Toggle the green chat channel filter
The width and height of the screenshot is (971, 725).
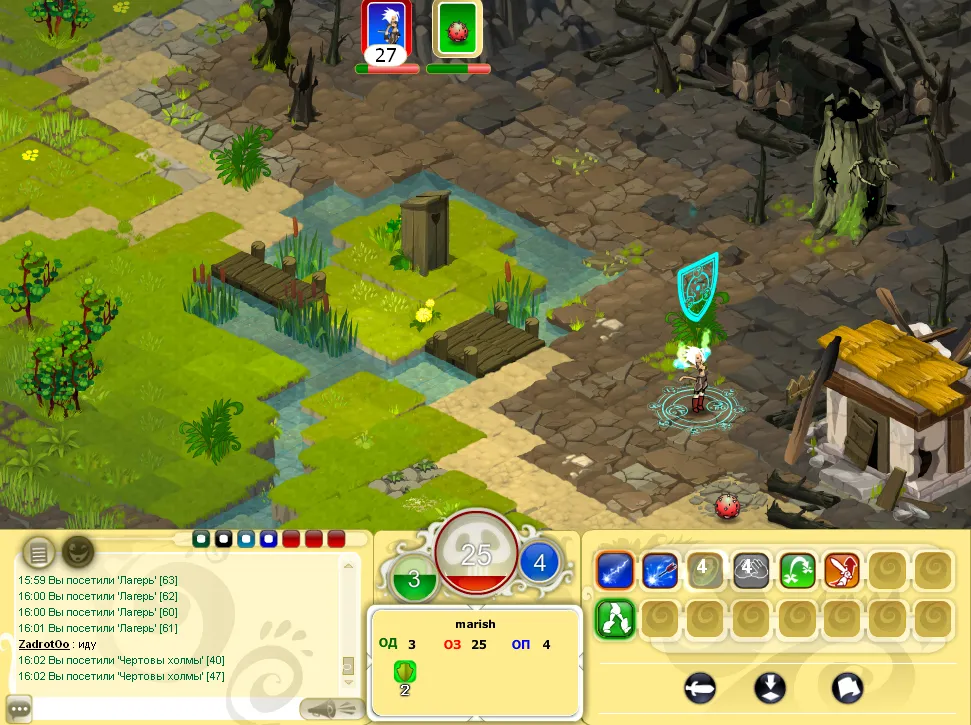click(201, 539)
